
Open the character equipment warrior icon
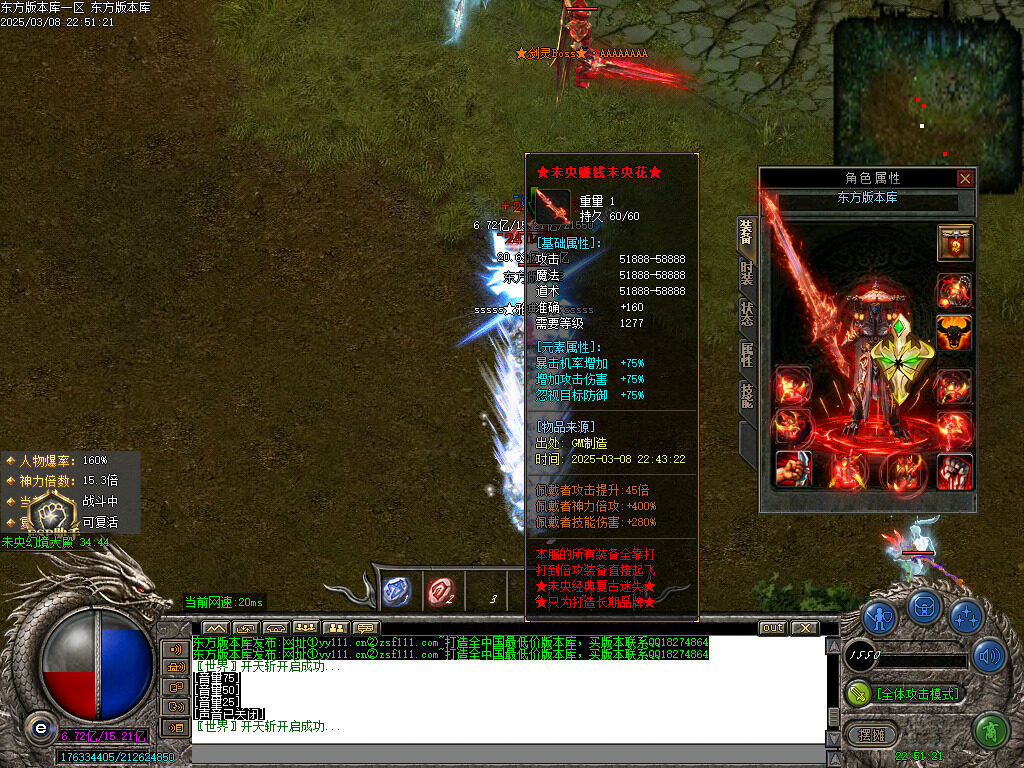coord(880,615)
